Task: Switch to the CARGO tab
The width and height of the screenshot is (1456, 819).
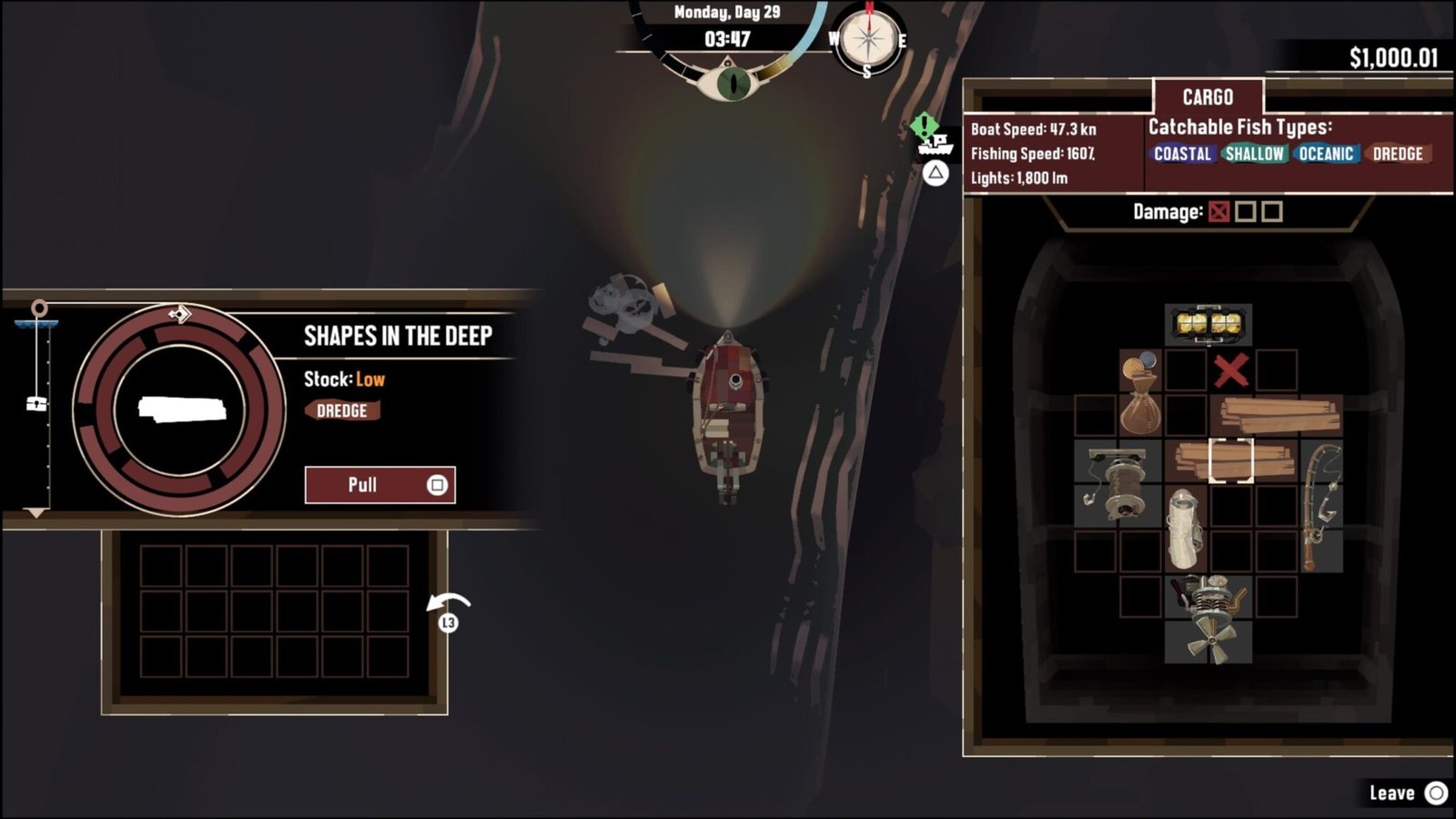Action: coord(1208,96)
